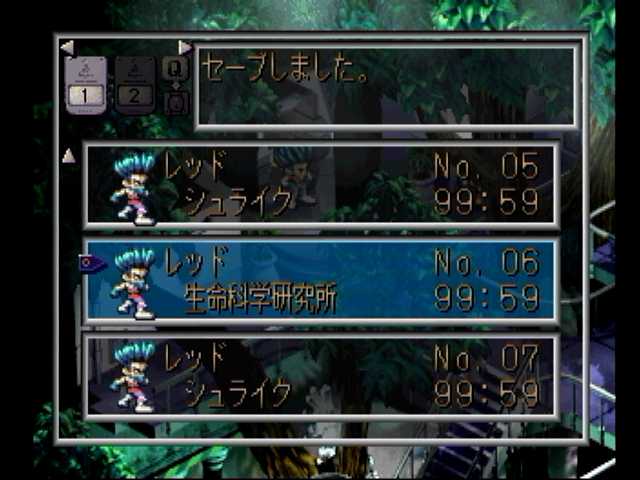
Task: Click the left arrow above the memory cards
Action: click(x=67, y=47)
